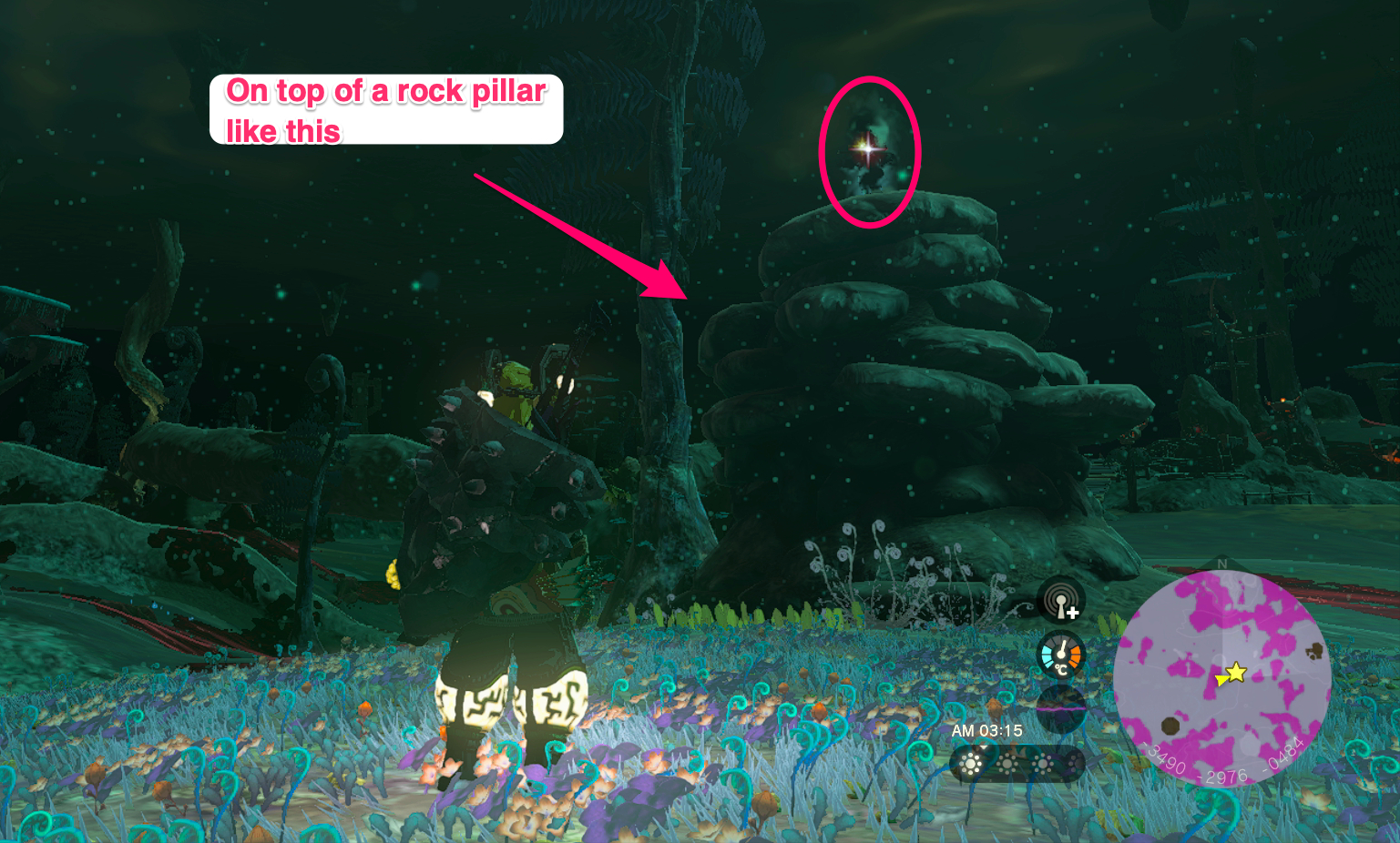Click the weather forecast timeline bar
Screen dimensions: 1400x843
click(1018, 763)
